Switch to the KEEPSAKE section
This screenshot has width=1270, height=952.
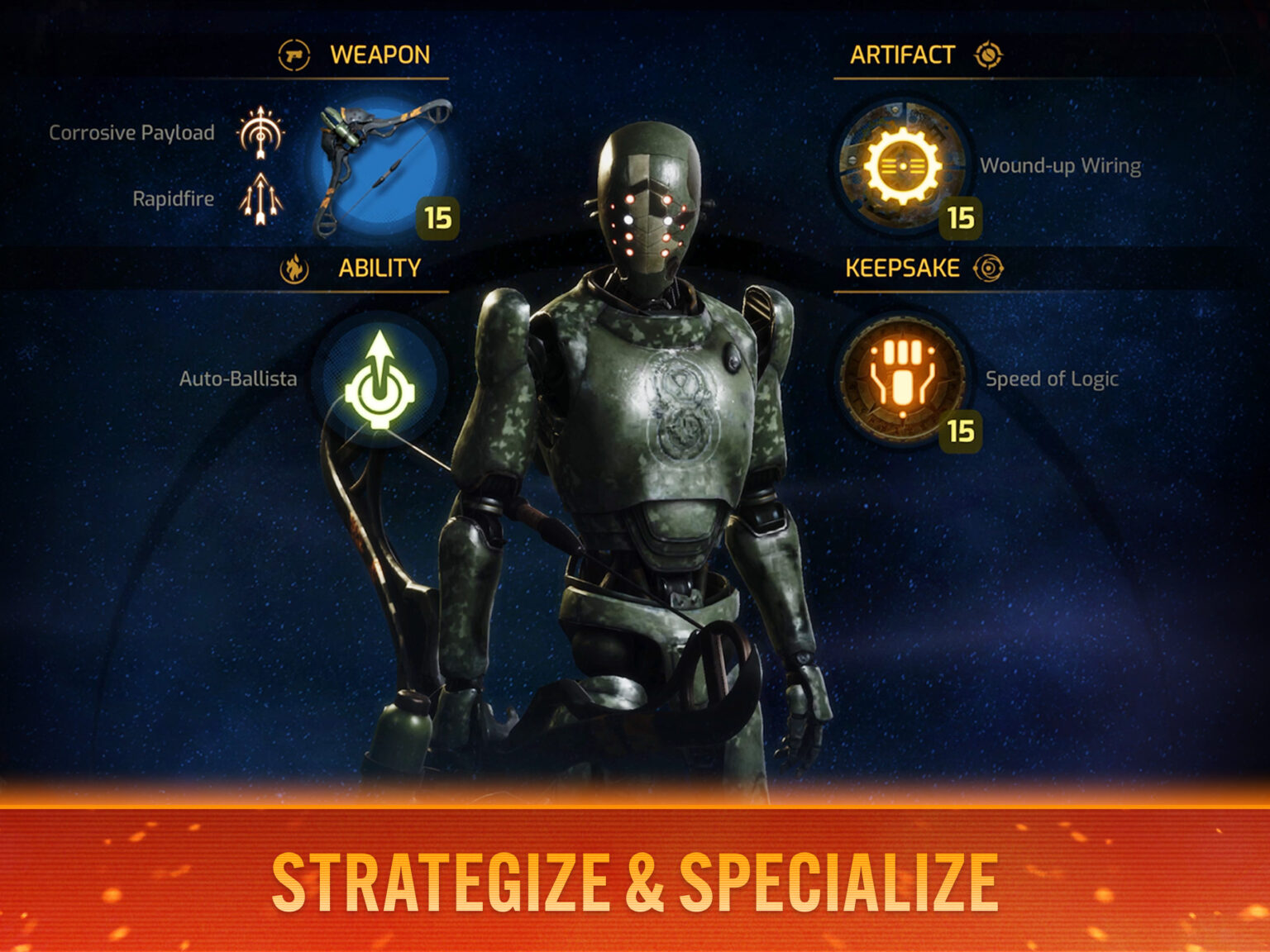[901, 266]
